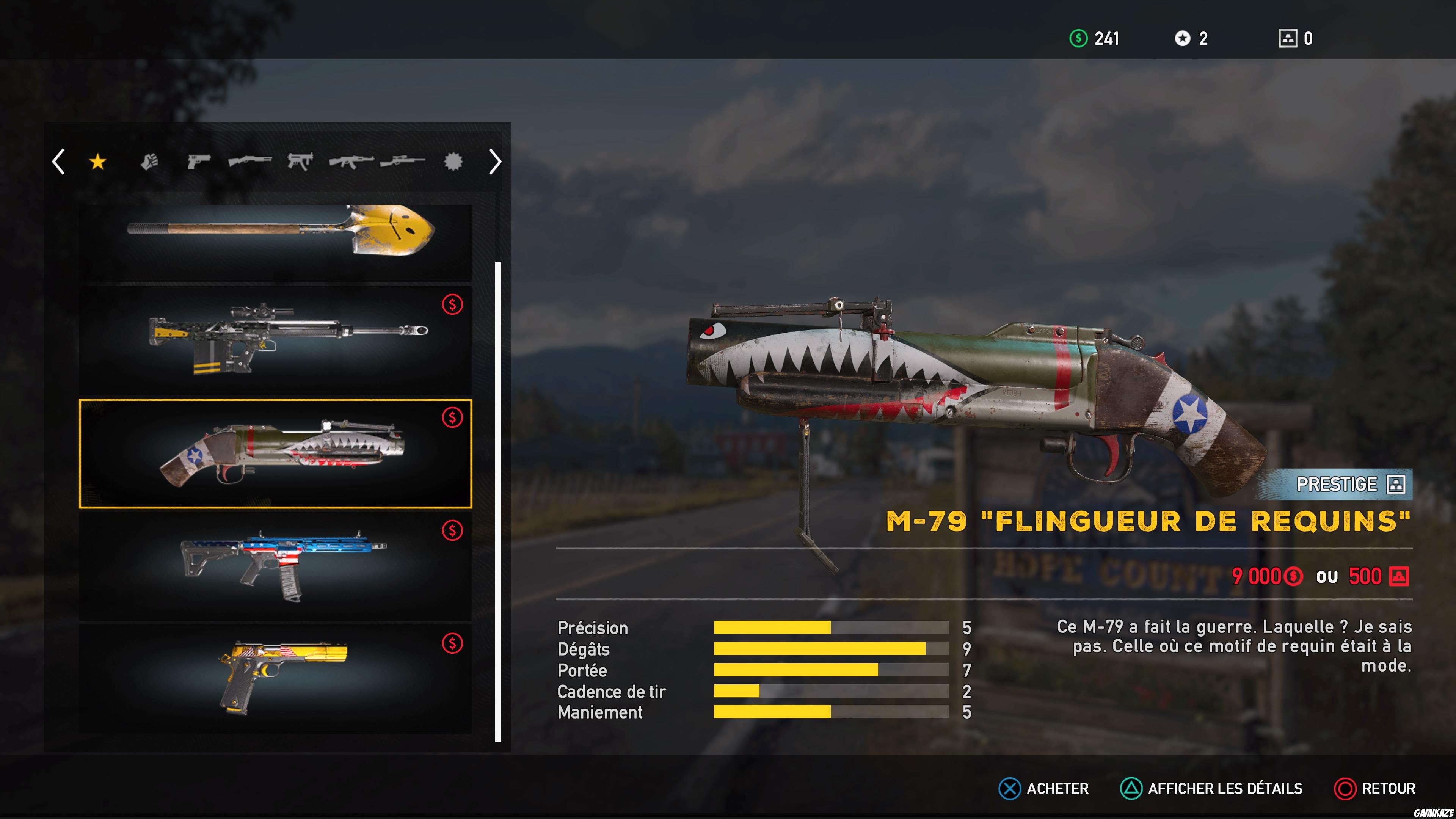Click the green dollar currency icon
Image resolution: width=1456 pixels, height=819 pixels.
(1078, 38)
